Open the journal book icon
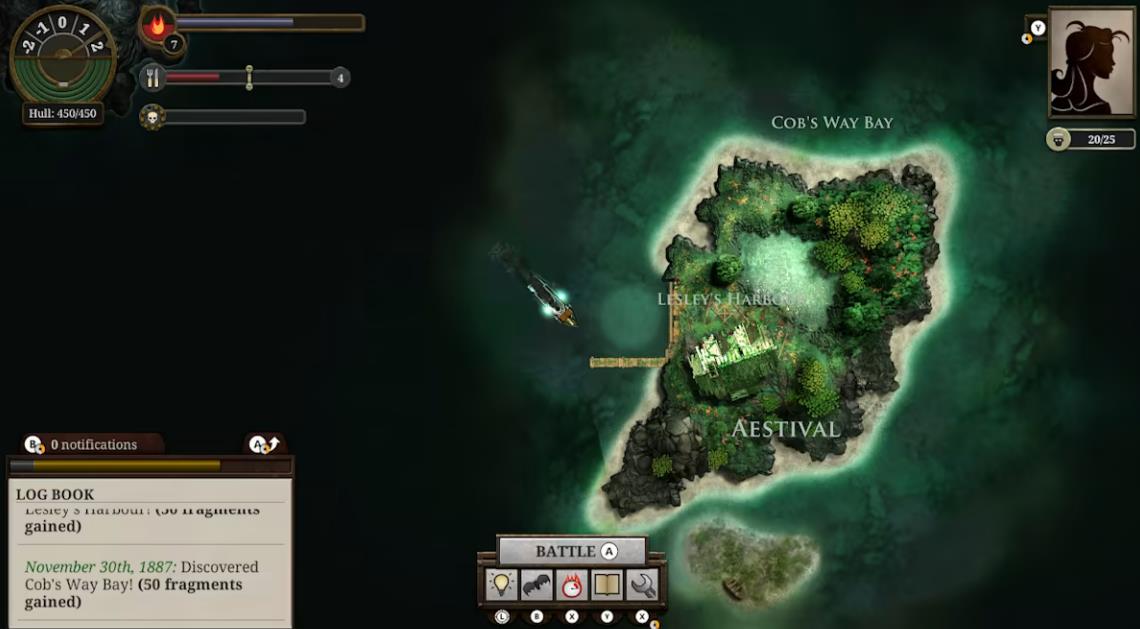The image size is (1140, 629). click(607, 585)
